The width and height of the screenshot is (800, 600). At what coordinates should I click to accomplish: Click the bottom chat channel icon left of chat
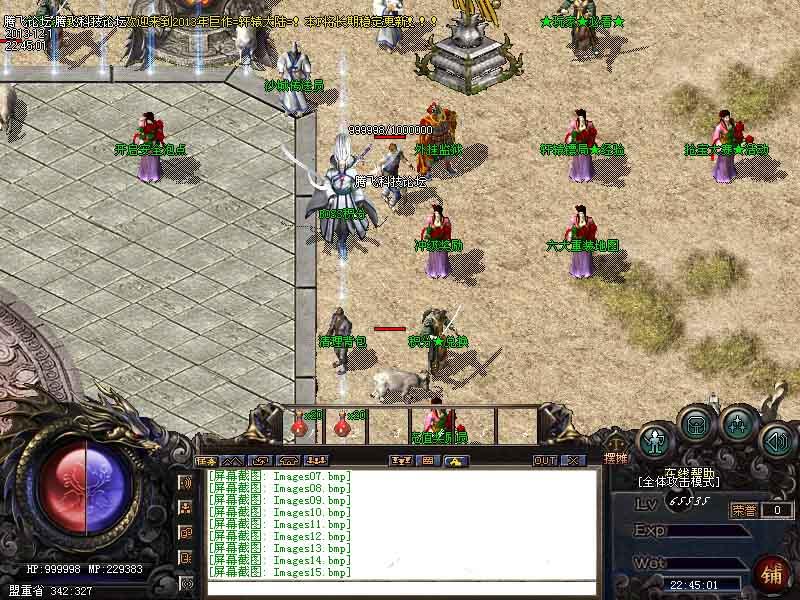tap(186, 582)
